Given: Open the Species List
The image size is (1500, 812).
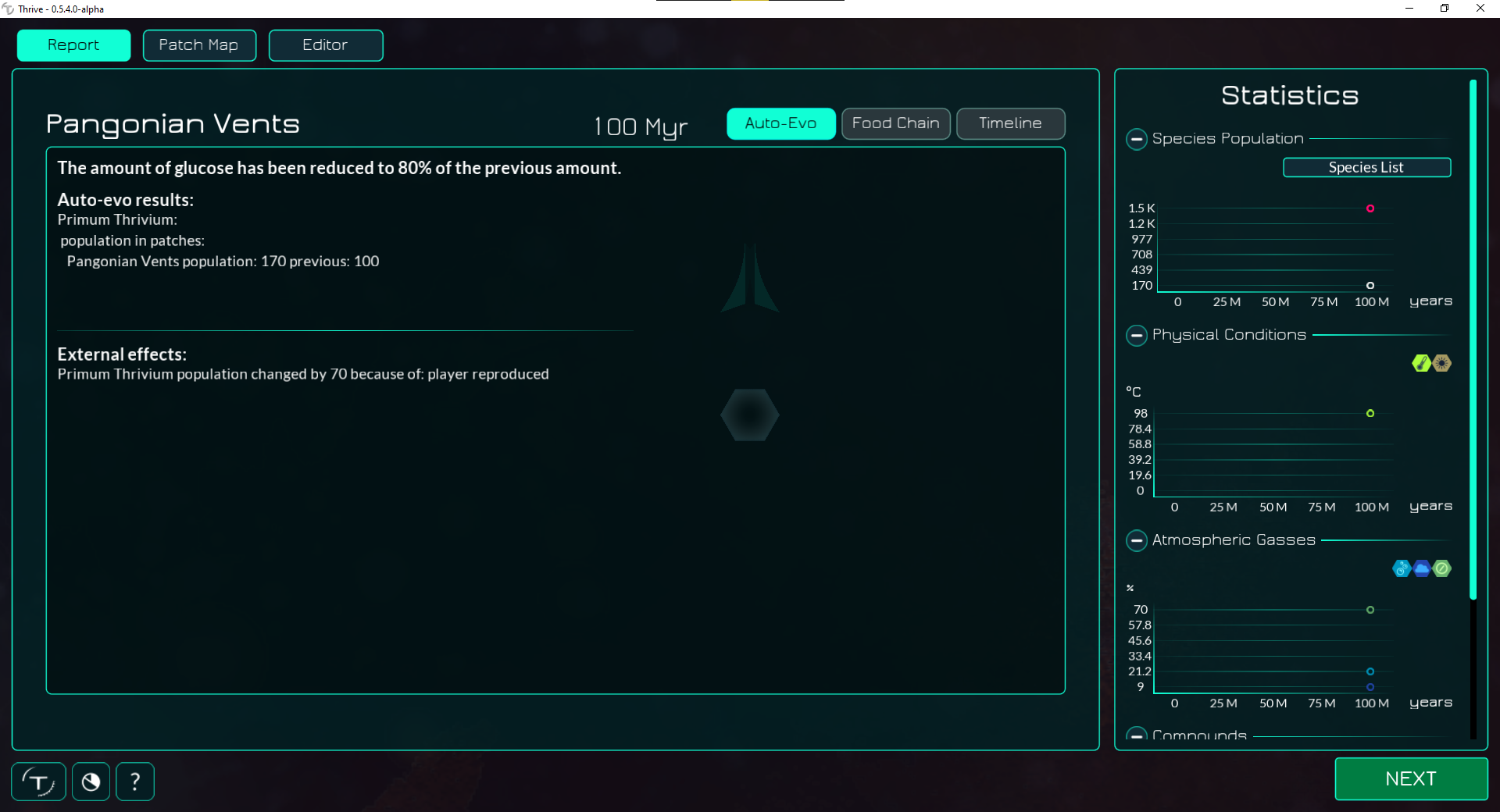Looking at the screenshot, I should point(1366,167).
